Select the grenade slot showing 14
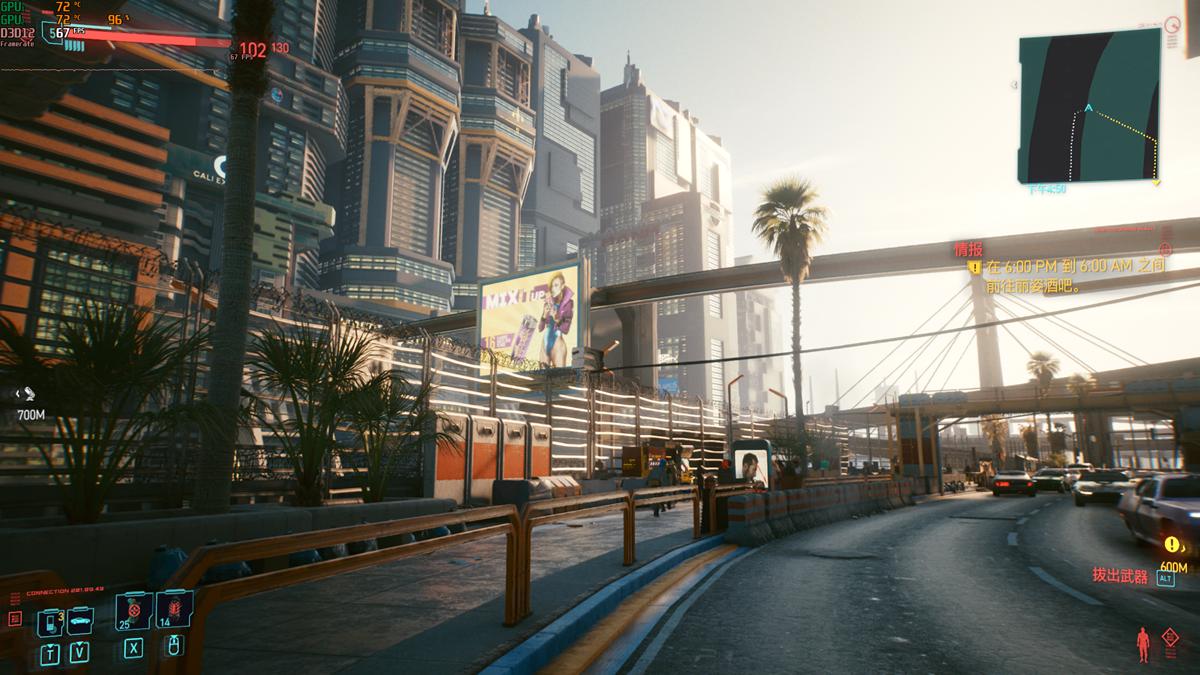This screenshot has width=1200, height=675. [x=174, y=610]
